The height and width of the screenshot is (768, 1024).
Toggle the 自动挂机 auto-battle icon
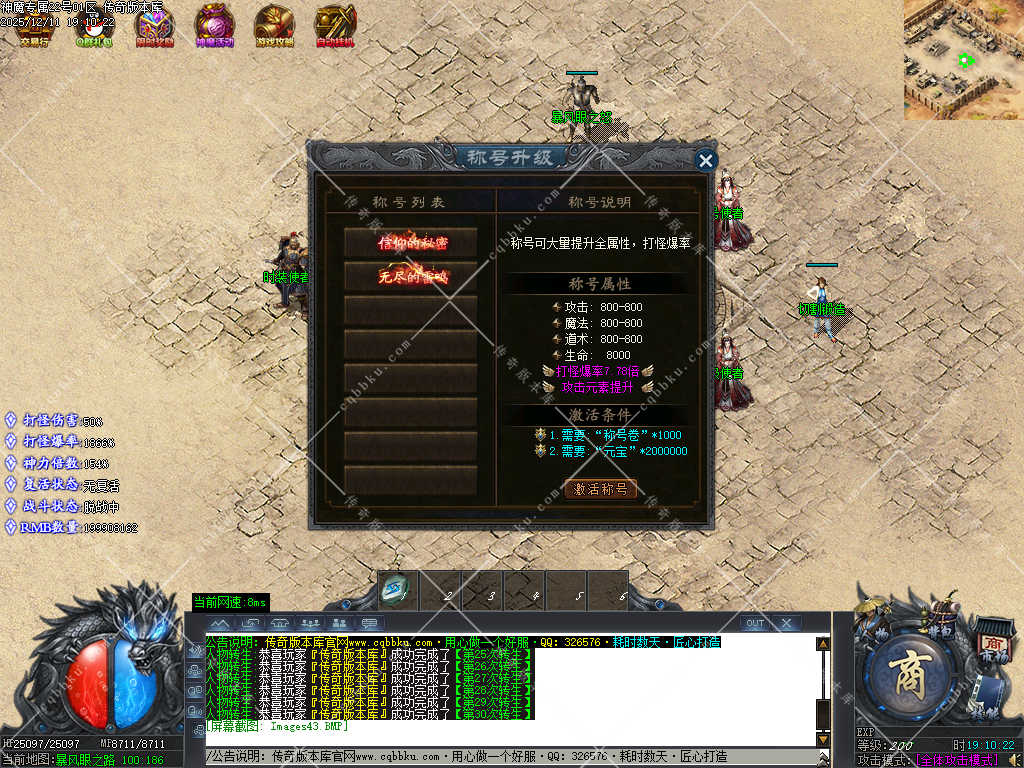tap(335, 25)
